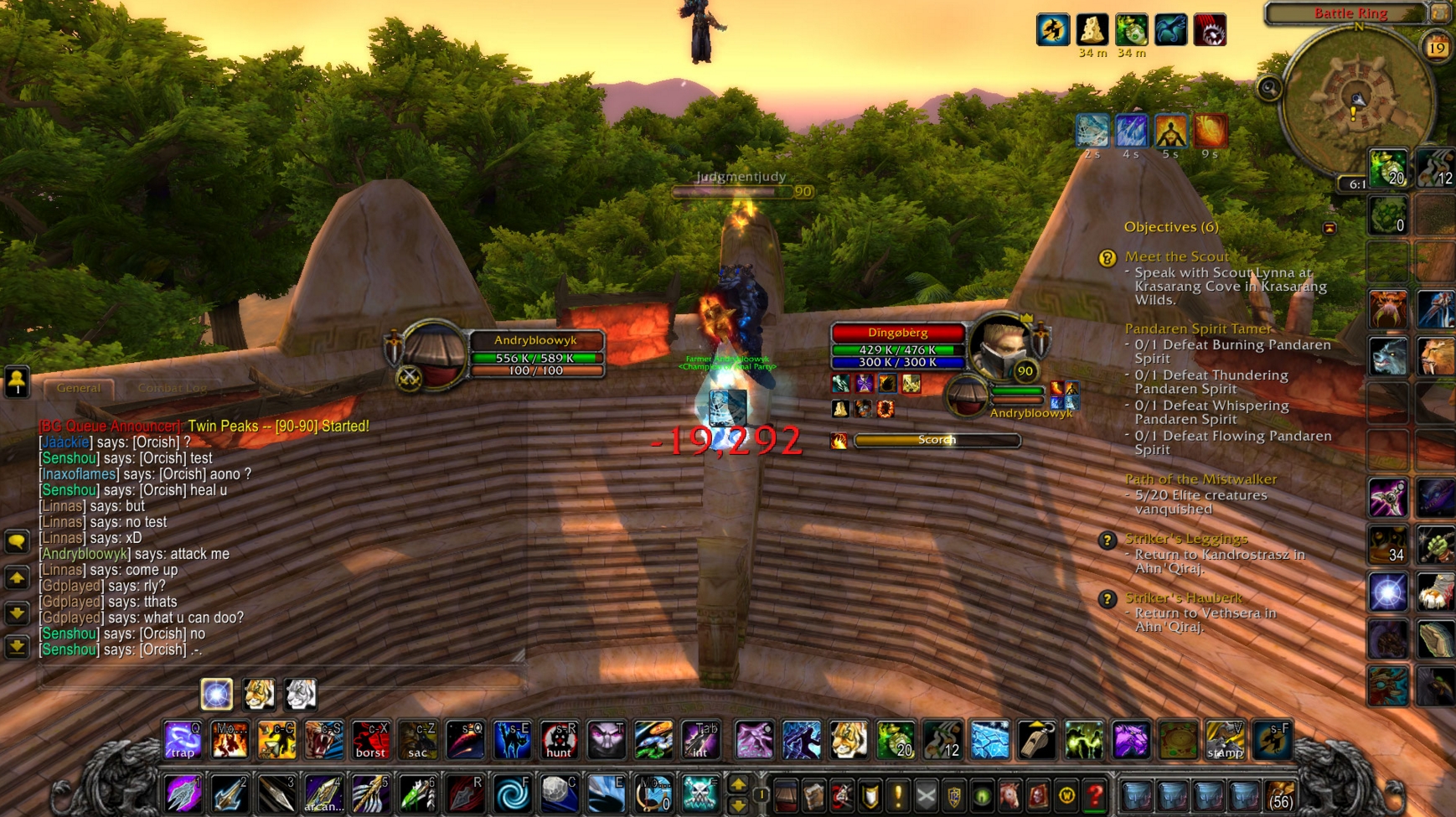The height and width of the screenshot is (817, 1456).
Task: Activate the hunt ability with skull crosshair
Action: click(x=559, y=741)
